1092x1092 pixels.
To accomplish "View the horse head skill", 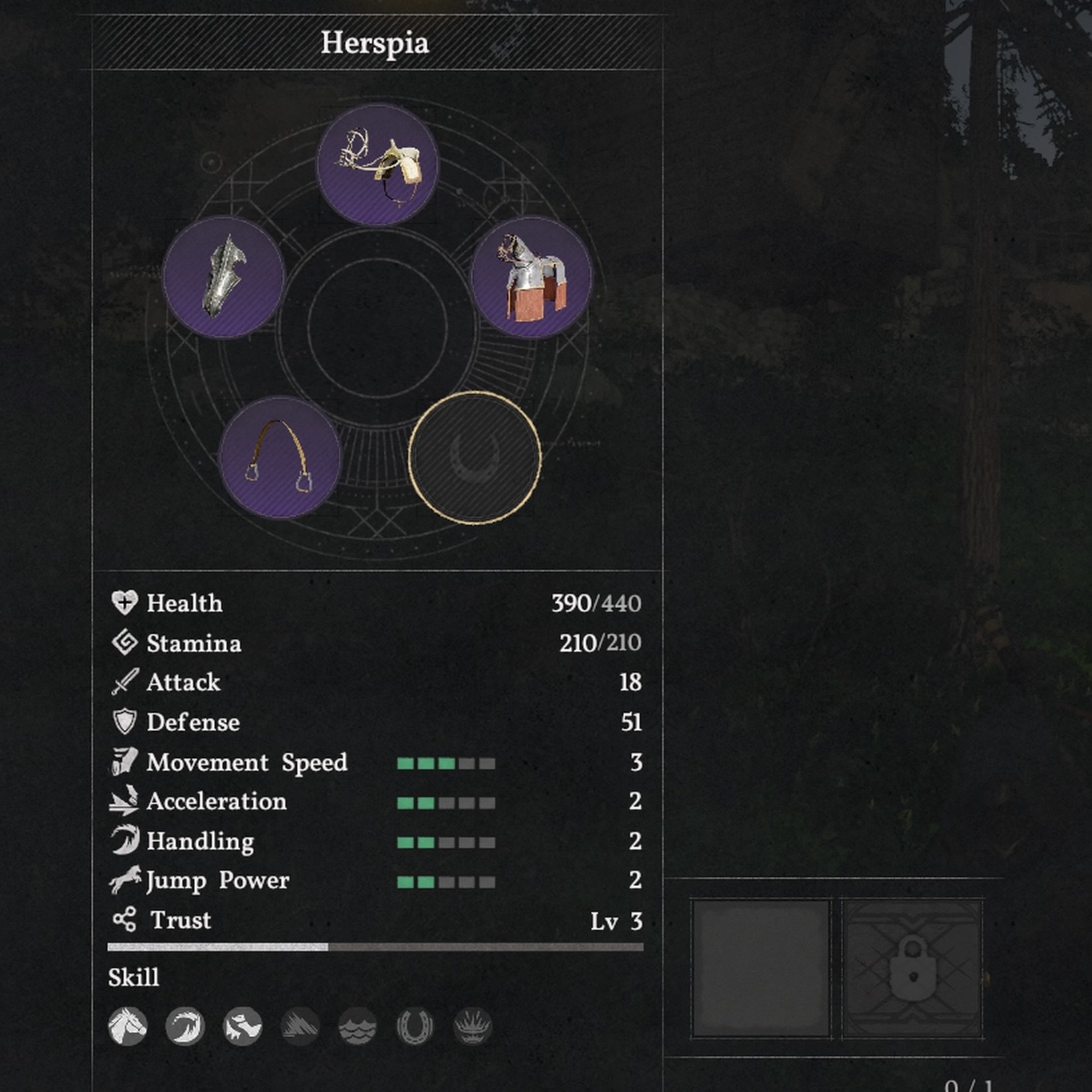I will [128, 1026].
